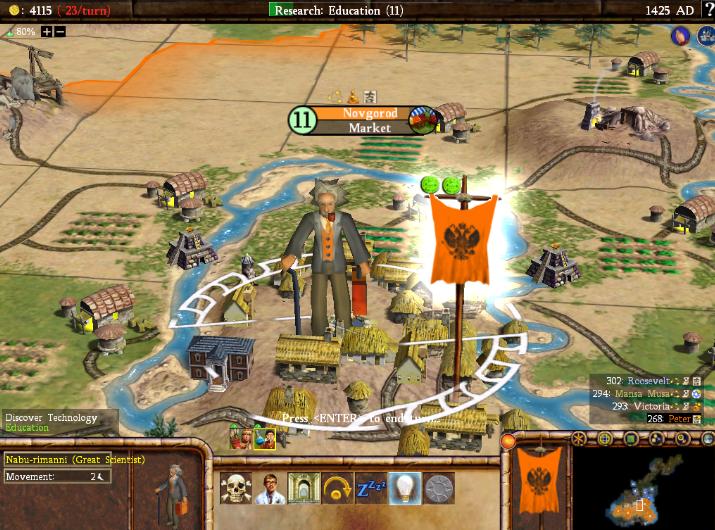The height and width of the screenshot is (530, 715).
Task: Activate the skull delete unit action
Action: tap(236, 488)
